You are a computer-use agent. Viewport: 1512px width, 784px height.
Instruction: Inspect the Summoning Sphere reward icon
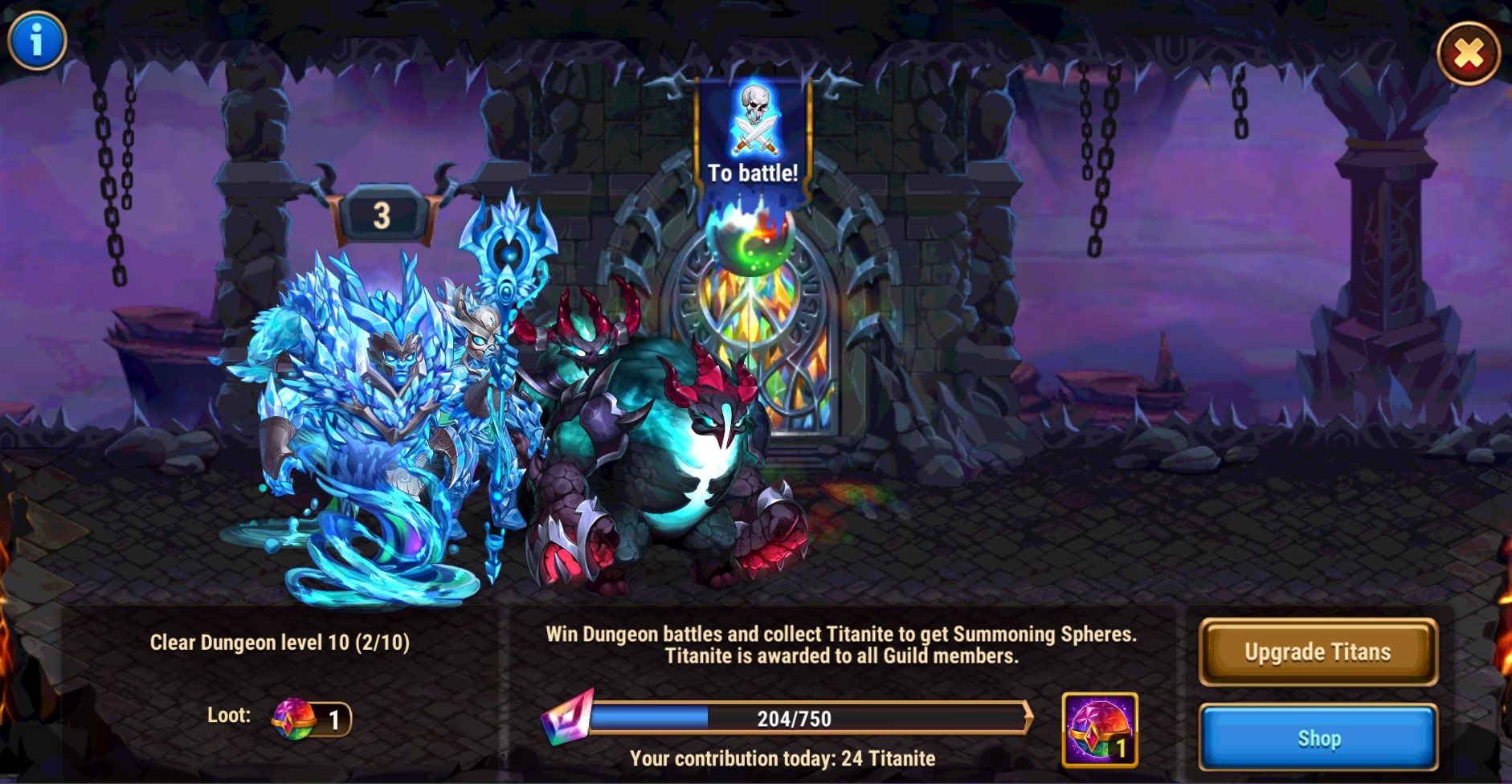[x=1099, y=729]
